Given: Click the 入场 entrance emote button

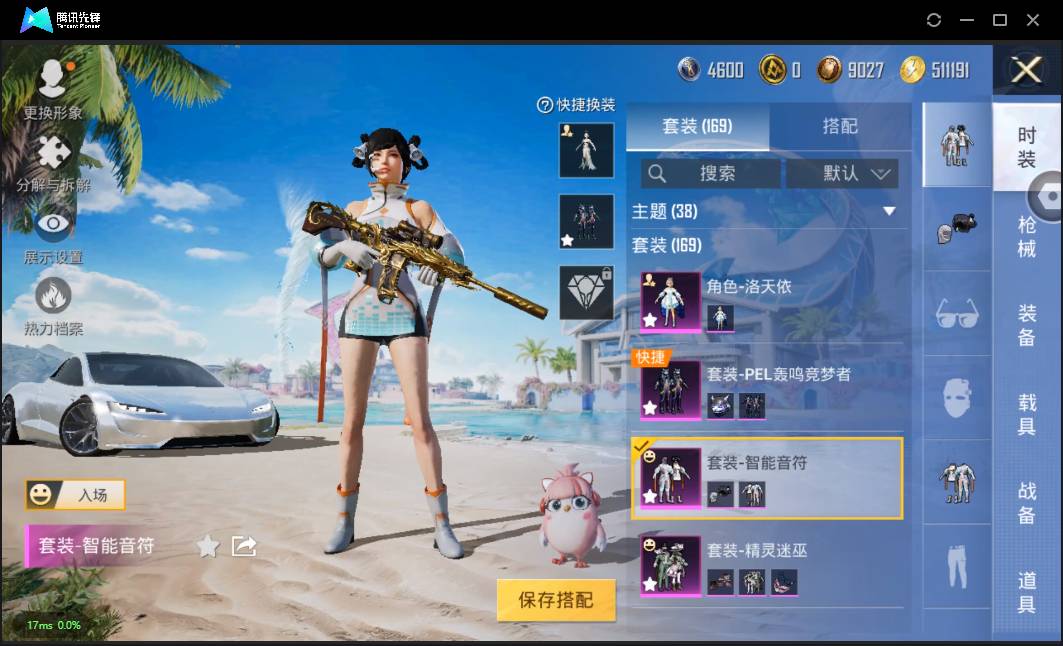Looking at the screenshot, I should click(76, 494).
